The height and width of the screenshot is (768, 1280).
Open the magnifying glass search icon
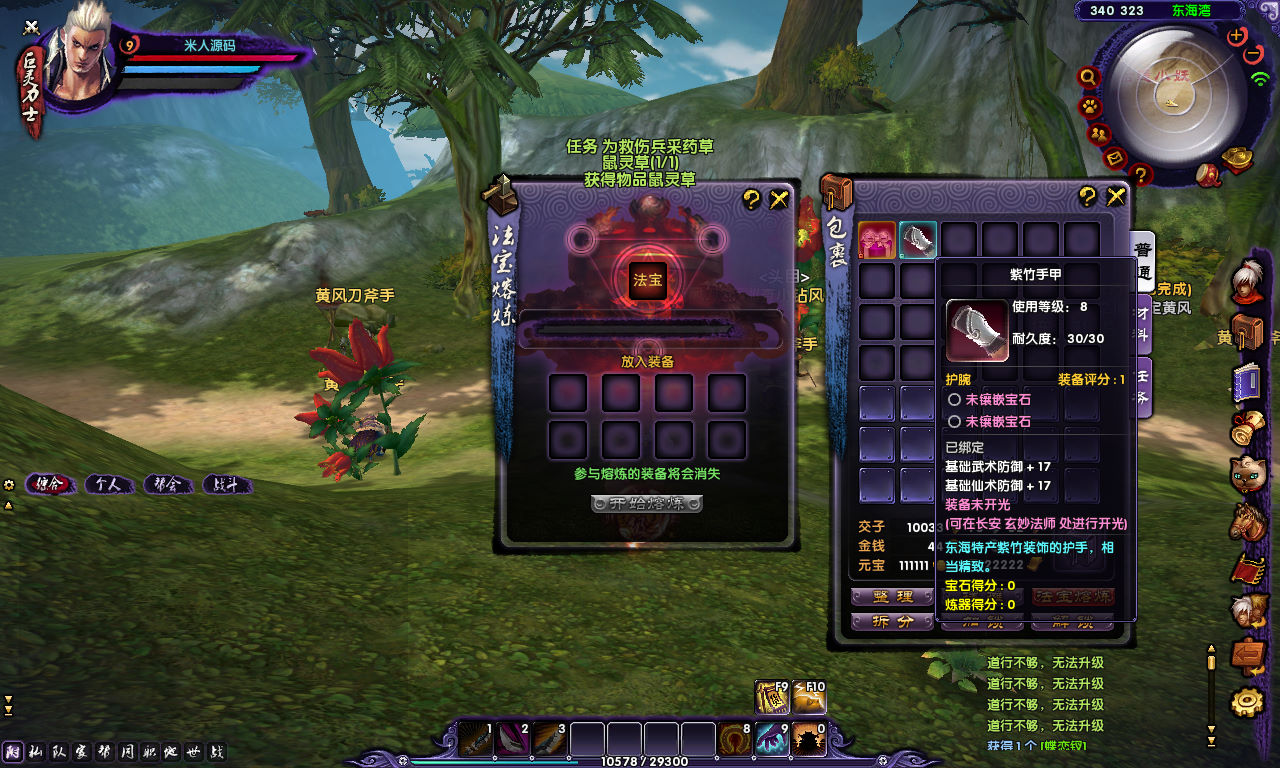[1089, 76]
